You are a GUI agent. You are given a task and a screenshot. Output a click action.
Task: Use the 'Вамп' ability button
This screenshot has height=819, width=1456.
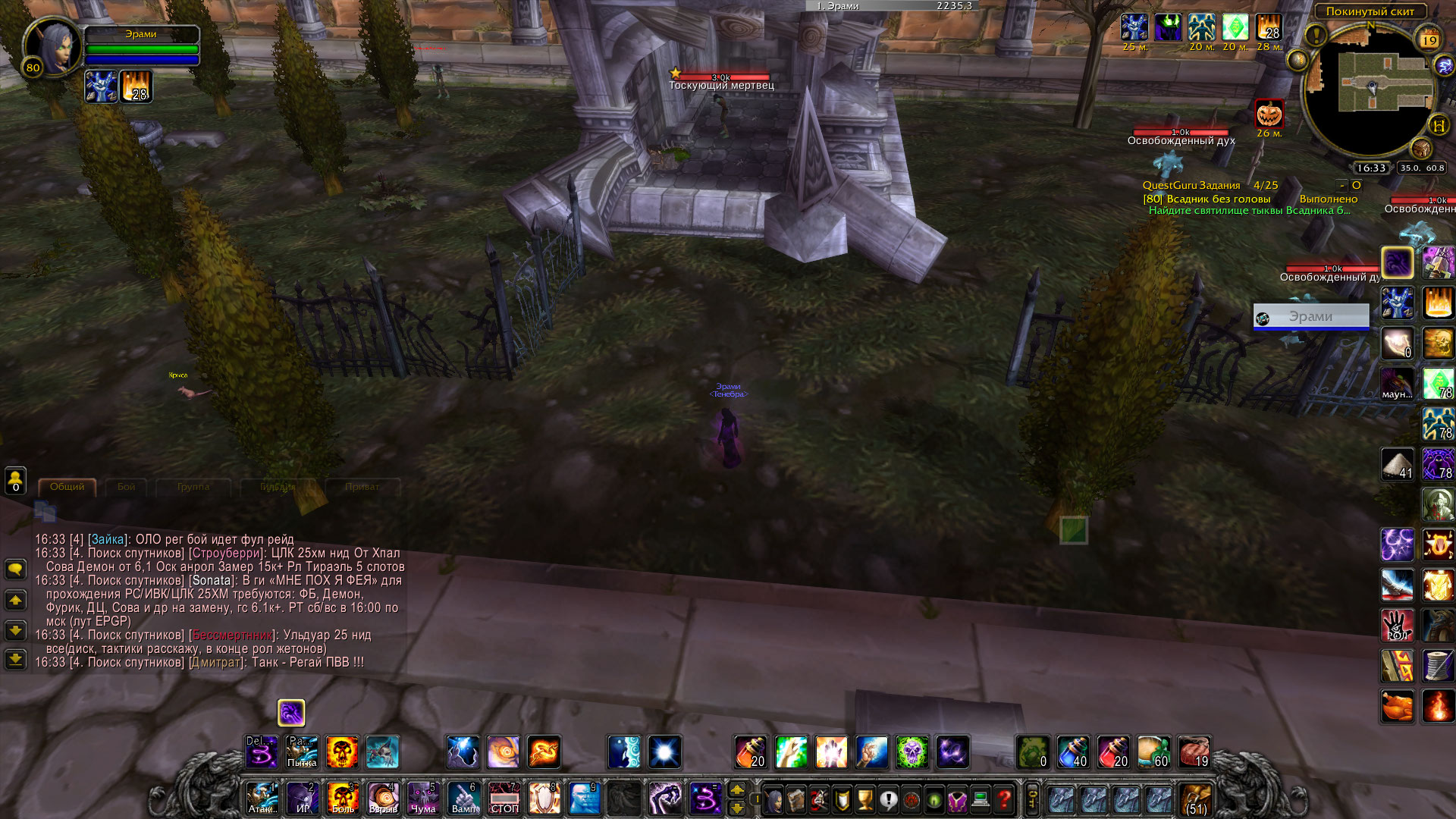(x=463, y=799)
